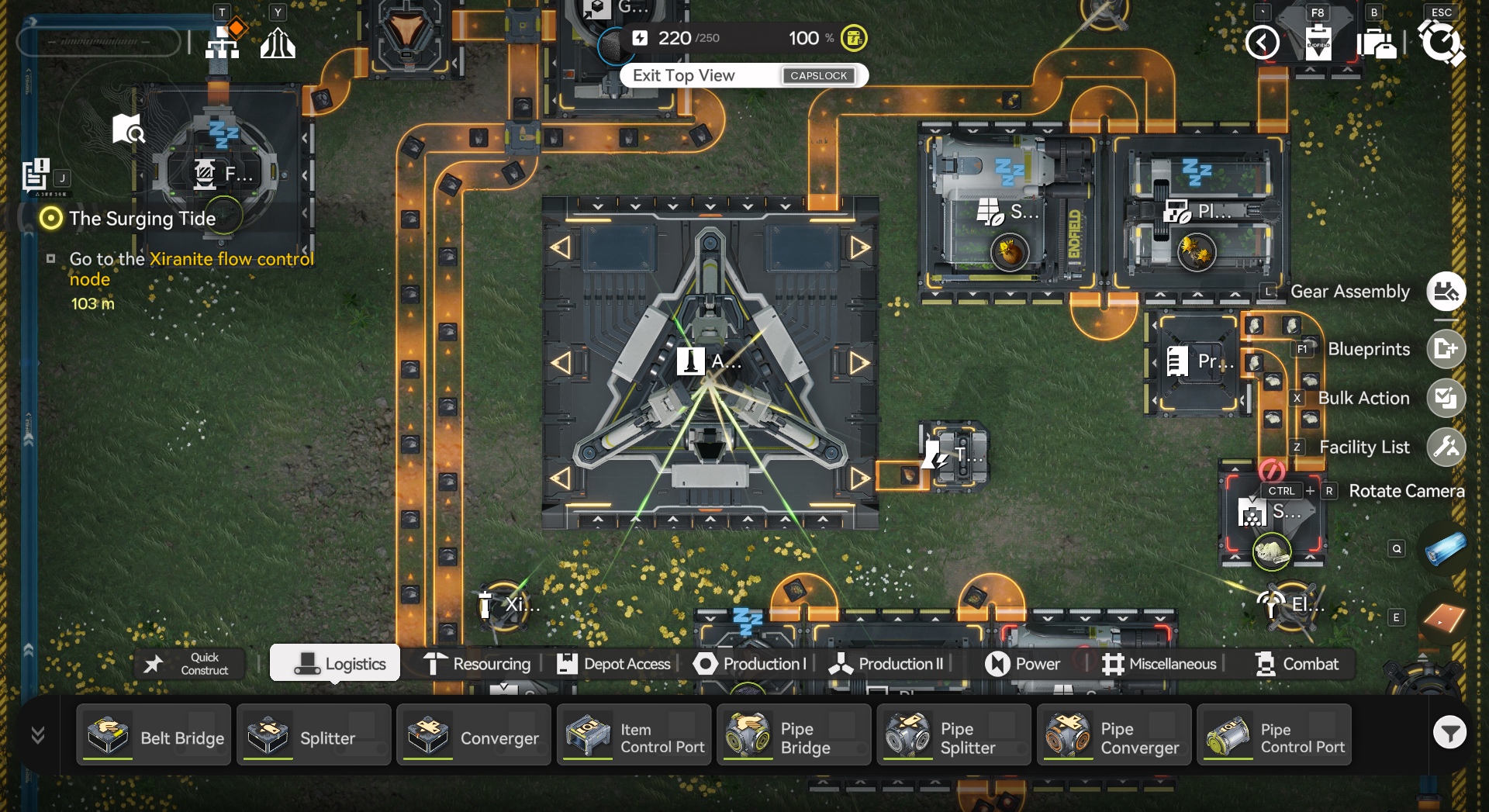Choose Quick Construct
The height and width of the screenshot is (812, 1489).
pyautogui.click(x=190, y=664)
